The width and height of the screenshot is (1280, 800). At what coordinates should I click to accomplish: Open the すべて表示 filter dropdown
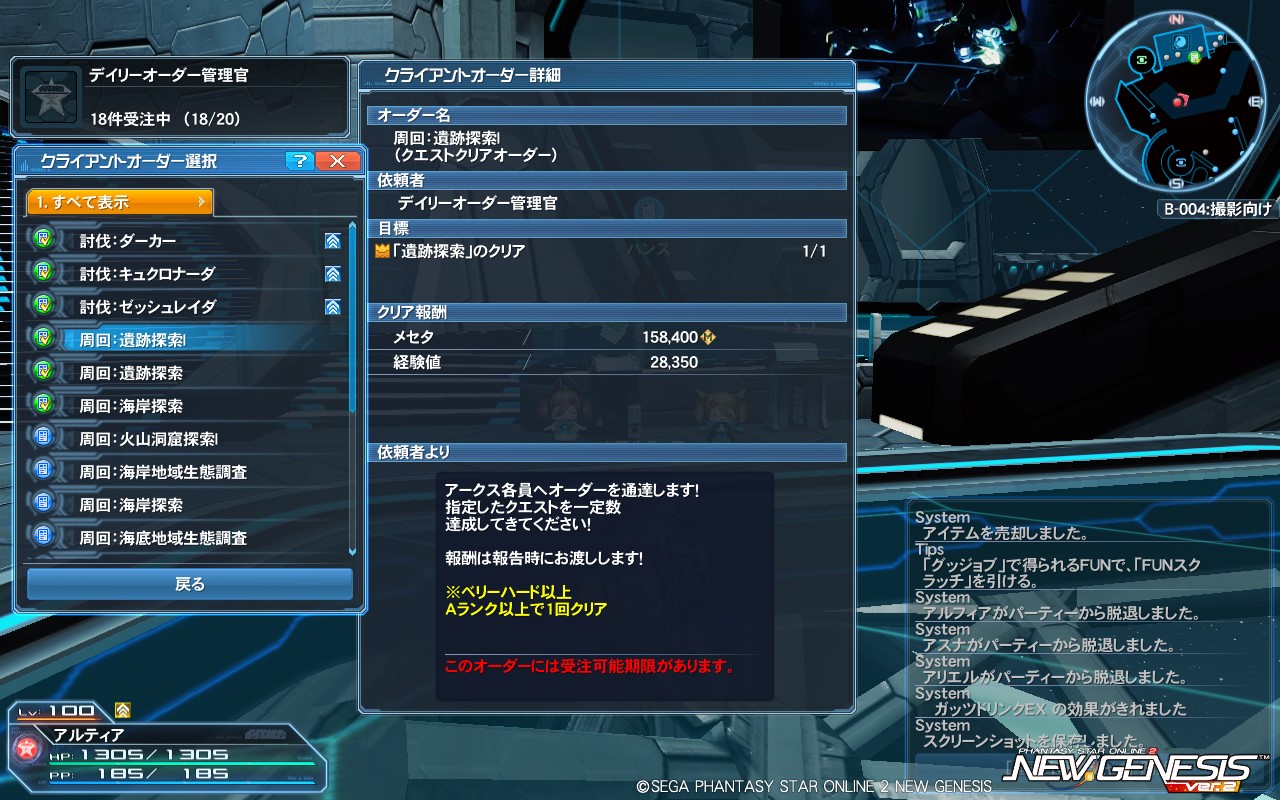[118, 202]
